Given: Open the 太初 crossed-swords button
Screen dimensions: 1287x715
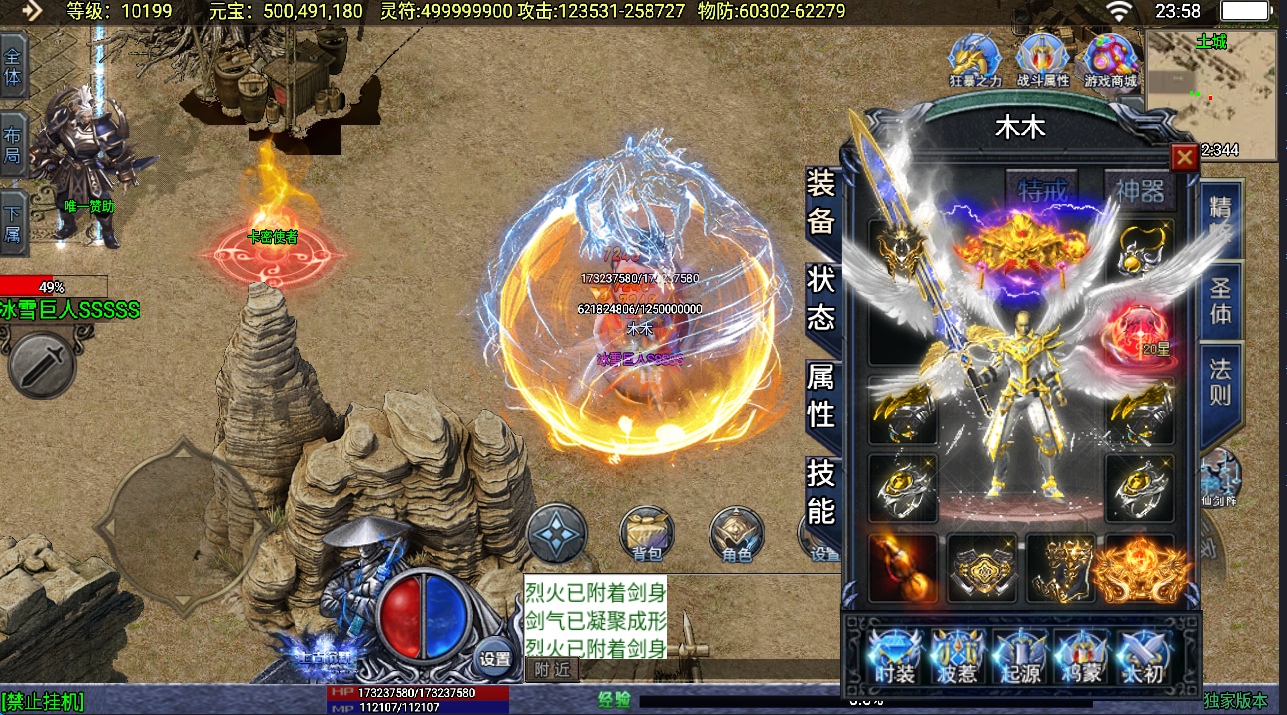Looking at the screenshot, I should (x=1144, y=658).
